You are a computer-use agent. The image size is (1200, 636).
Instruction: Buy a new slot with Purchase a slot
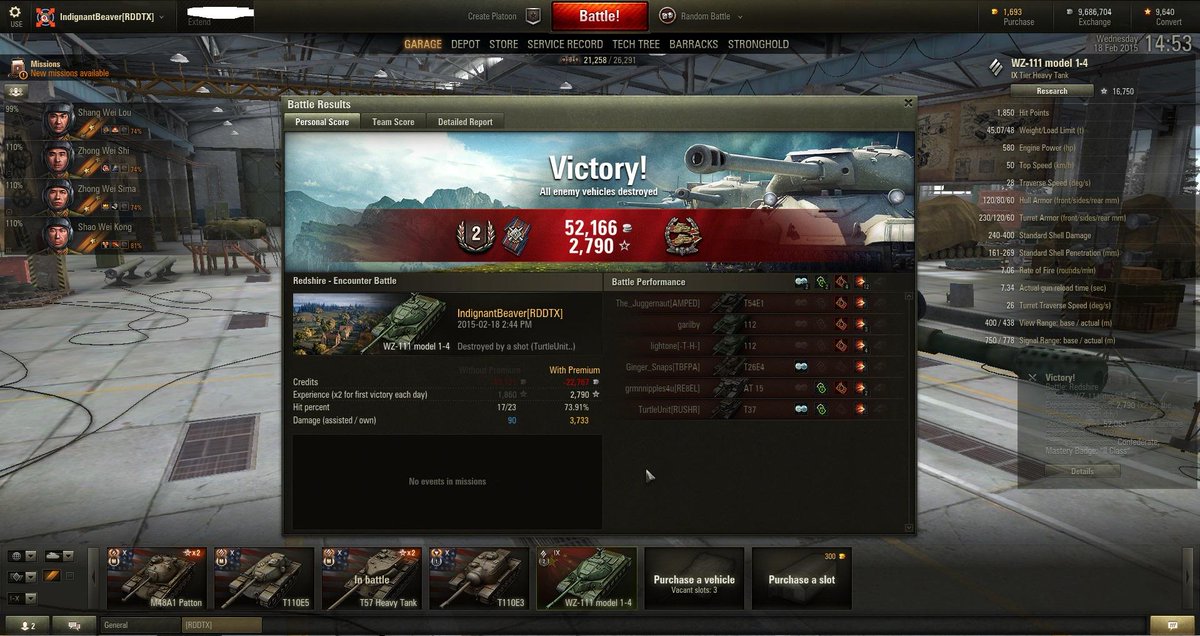point(801,578)
